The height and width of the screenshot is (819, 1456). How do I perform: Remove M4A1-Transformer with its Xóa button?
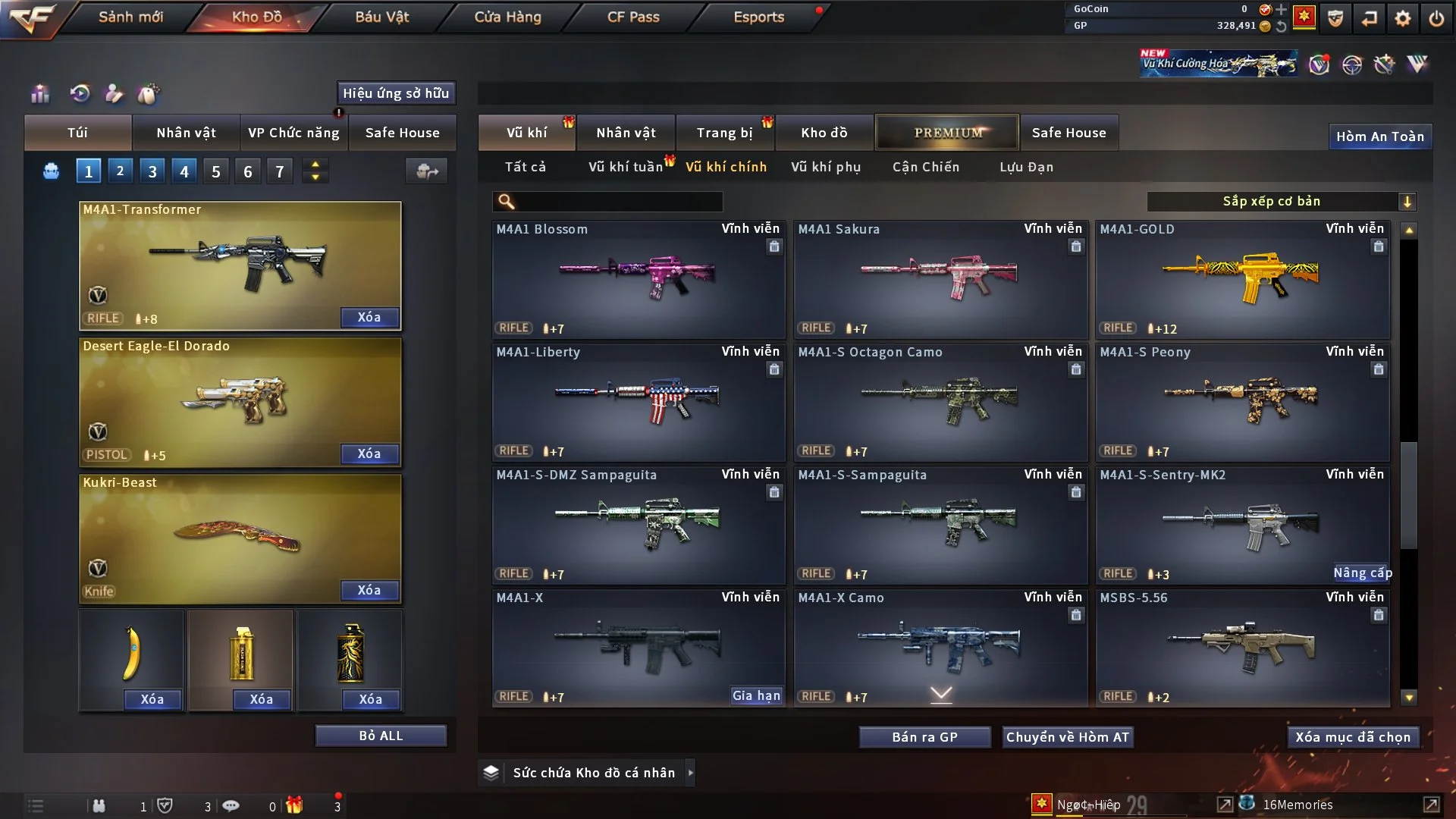(x=369, y=317)
